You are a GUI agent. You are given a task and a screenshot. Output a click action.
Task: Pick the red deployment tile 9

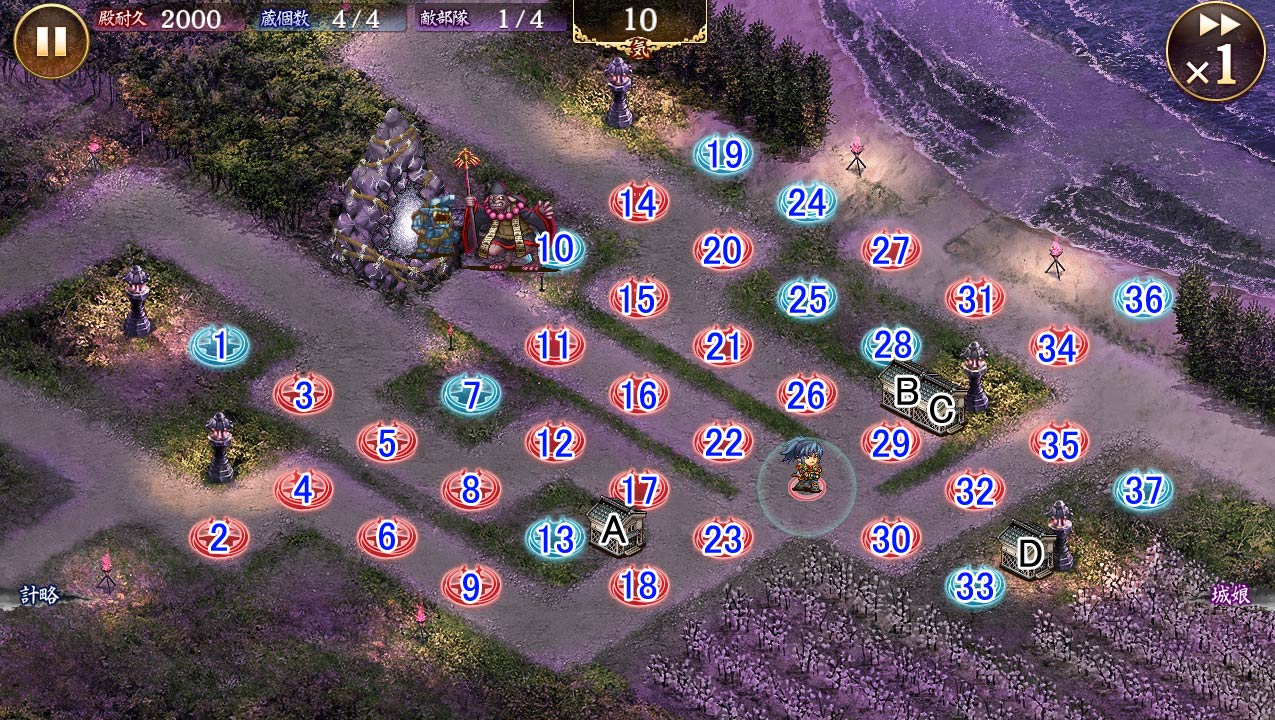pos(471,586)
